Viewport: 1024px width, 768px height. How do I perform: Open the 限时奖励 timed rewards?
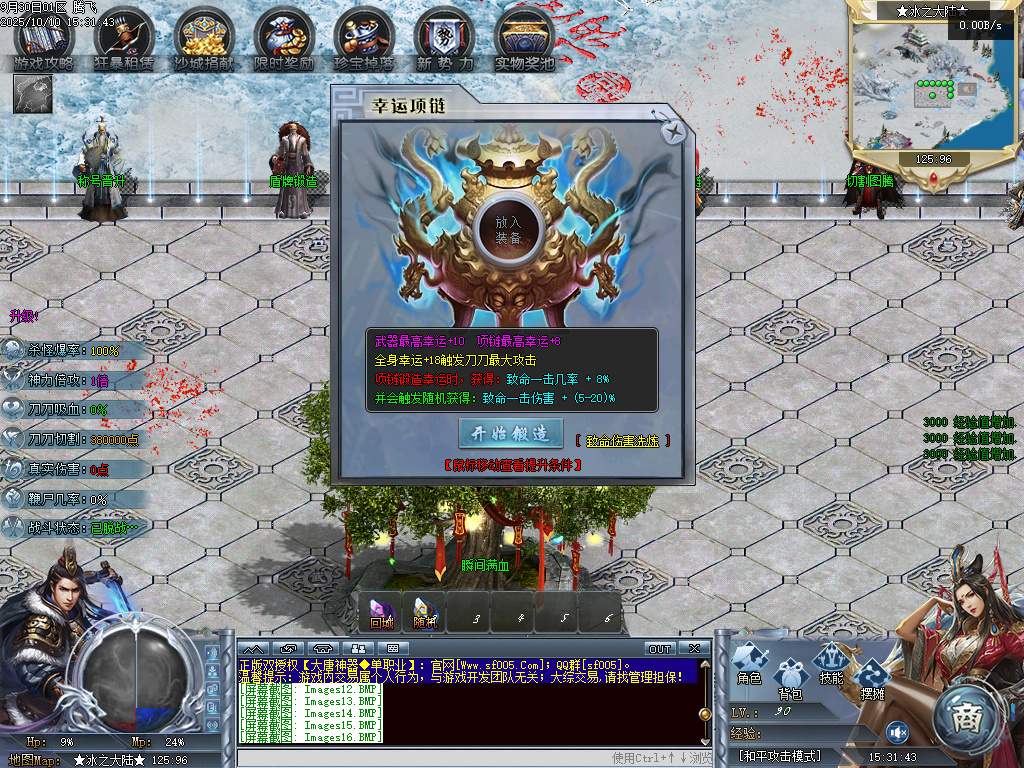(x=284, y=40)
